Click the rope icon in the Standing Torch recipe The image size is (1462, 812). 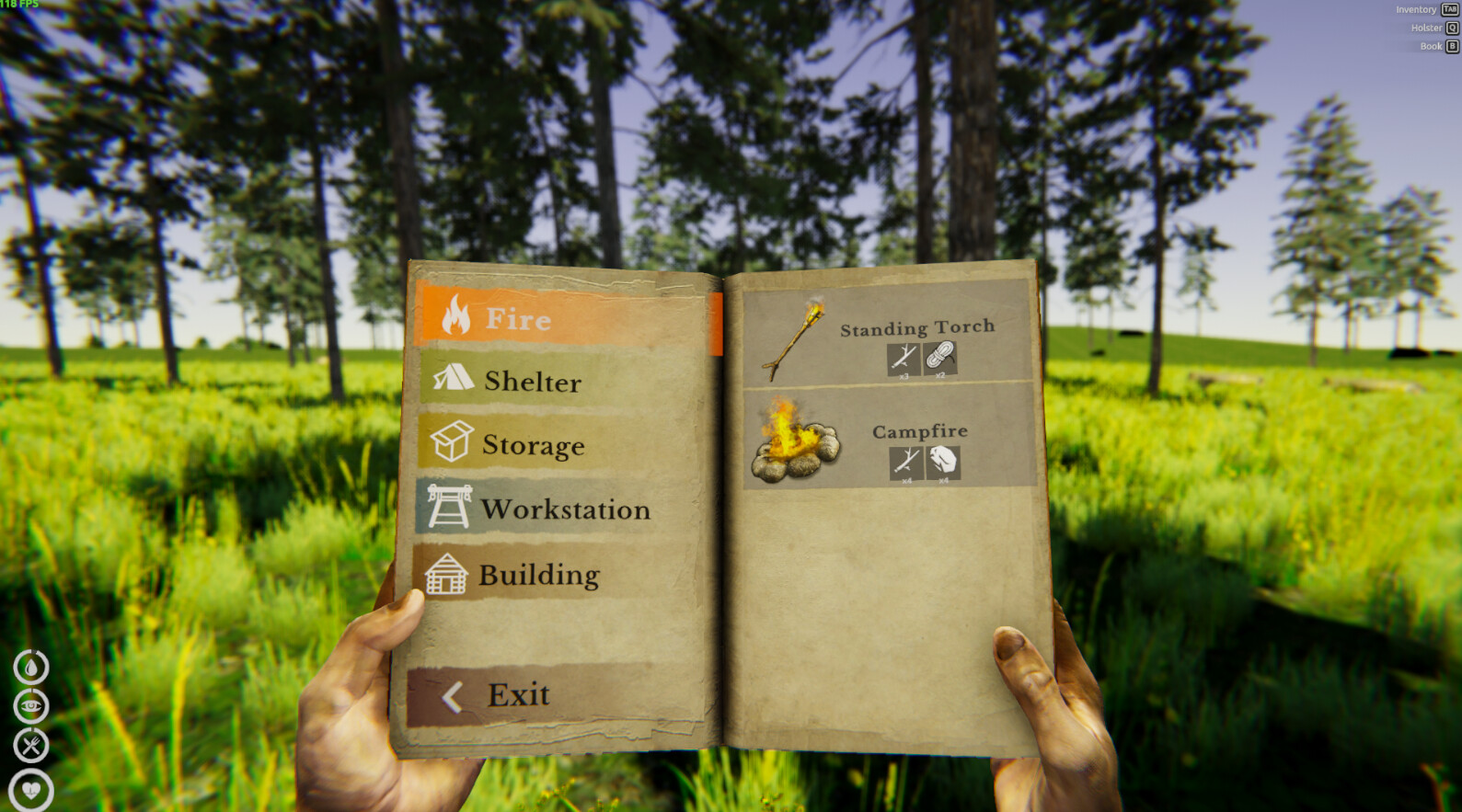[941, 357]
